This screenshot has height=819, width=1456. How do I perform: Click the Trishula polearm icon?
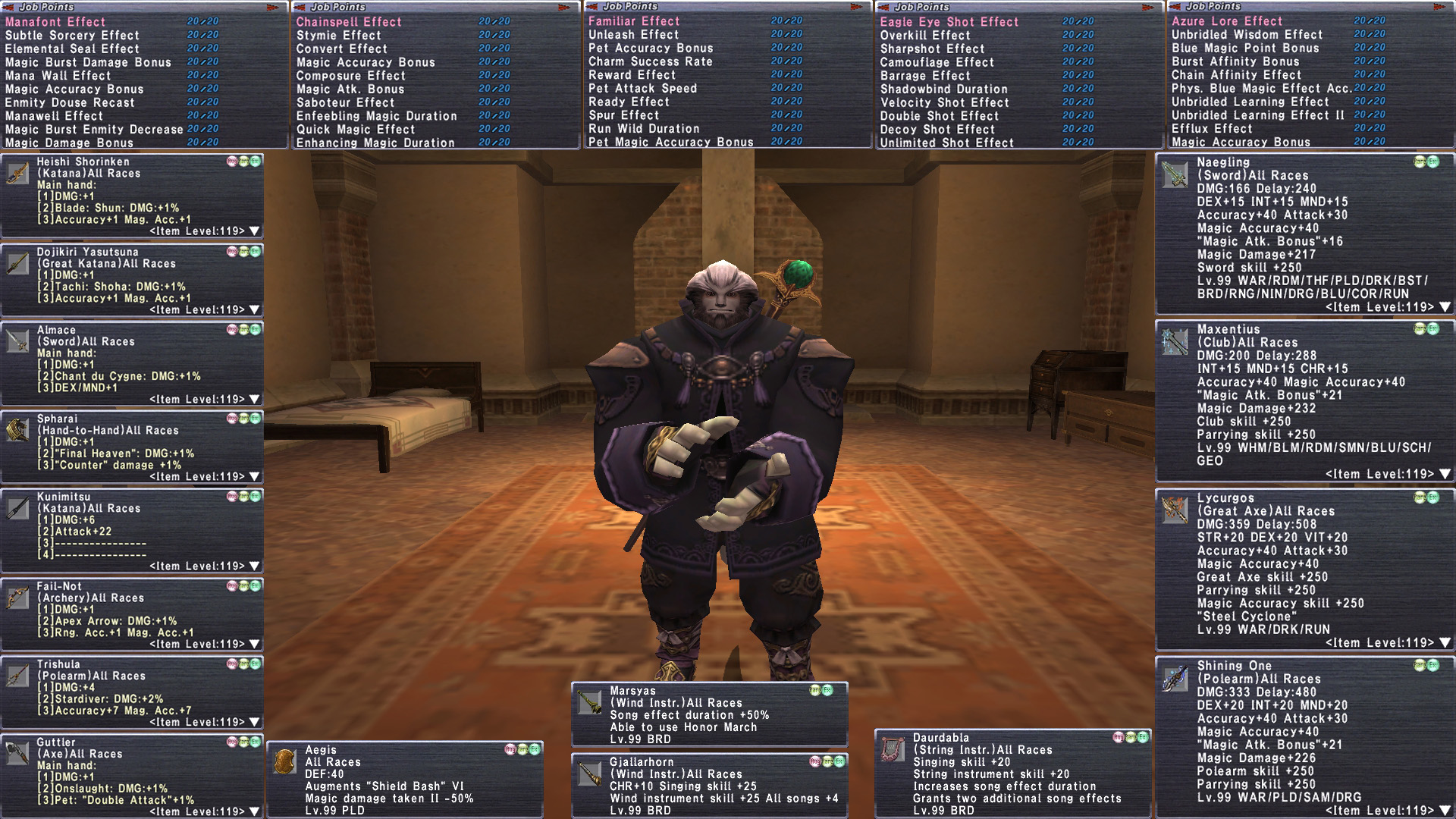tap(17, 676)
